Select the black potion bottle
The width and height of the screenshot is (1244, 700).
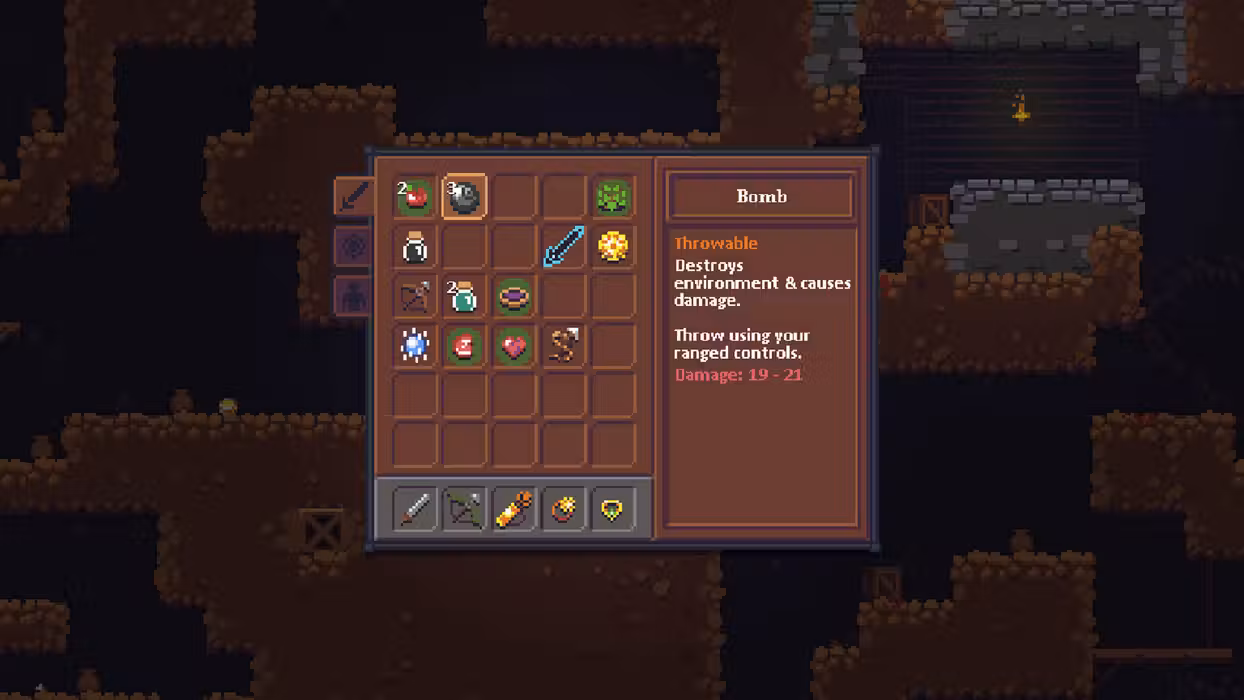(414, 247)
